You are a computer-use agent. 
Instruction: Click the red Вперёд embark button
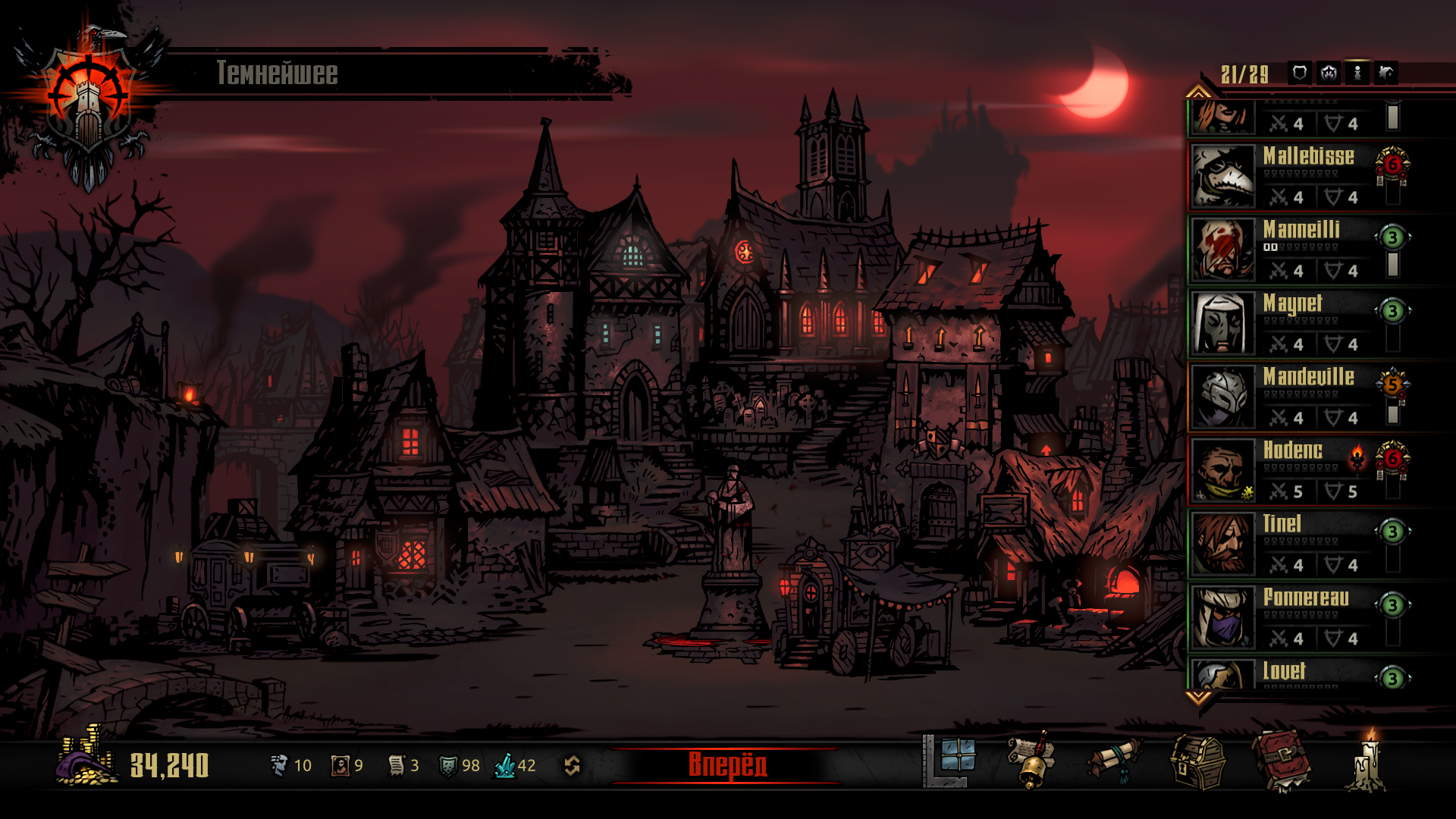[726, 765]
